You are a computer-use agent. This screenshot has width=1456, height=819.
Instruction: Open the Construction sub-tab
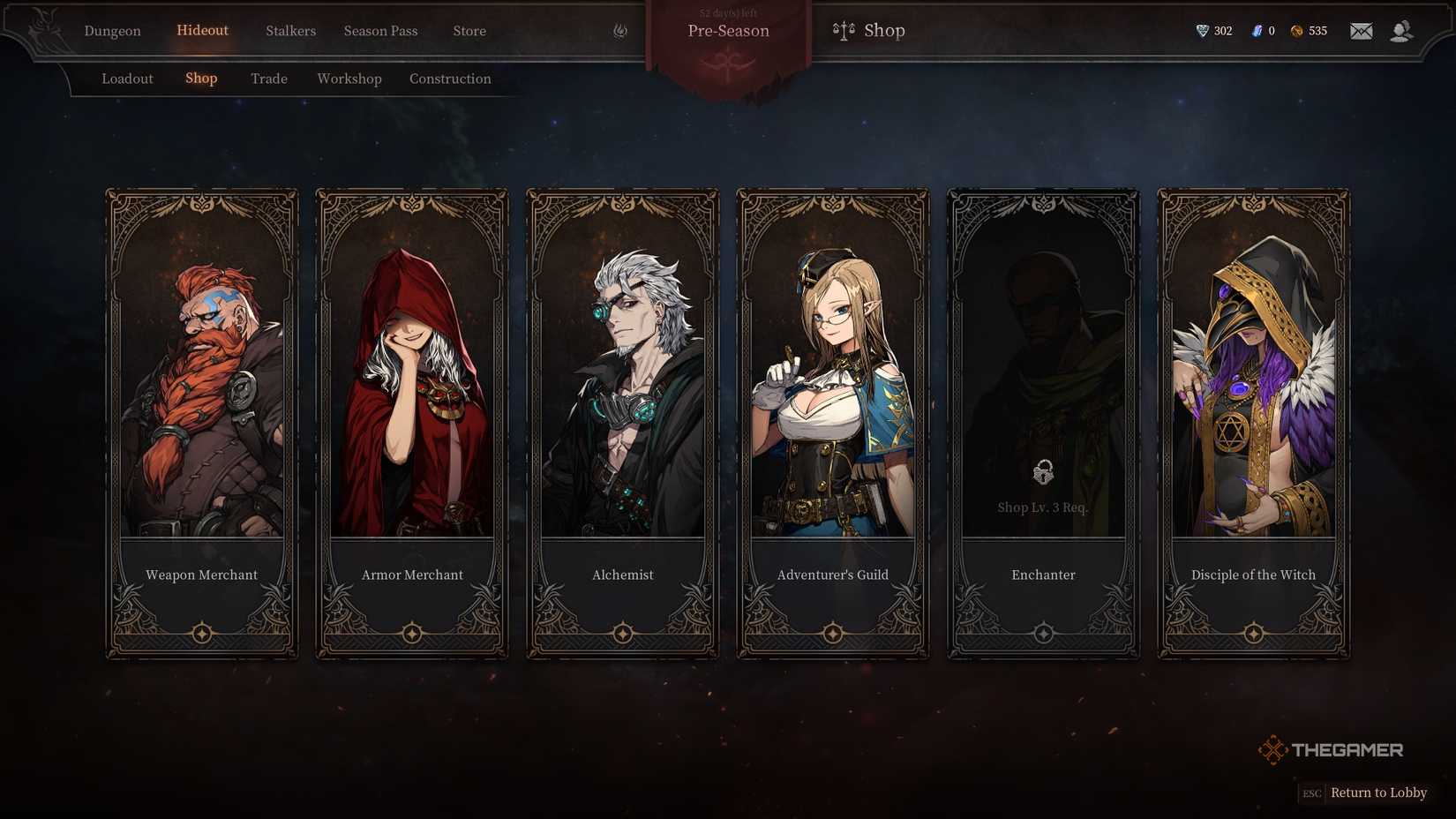[450, 79]
